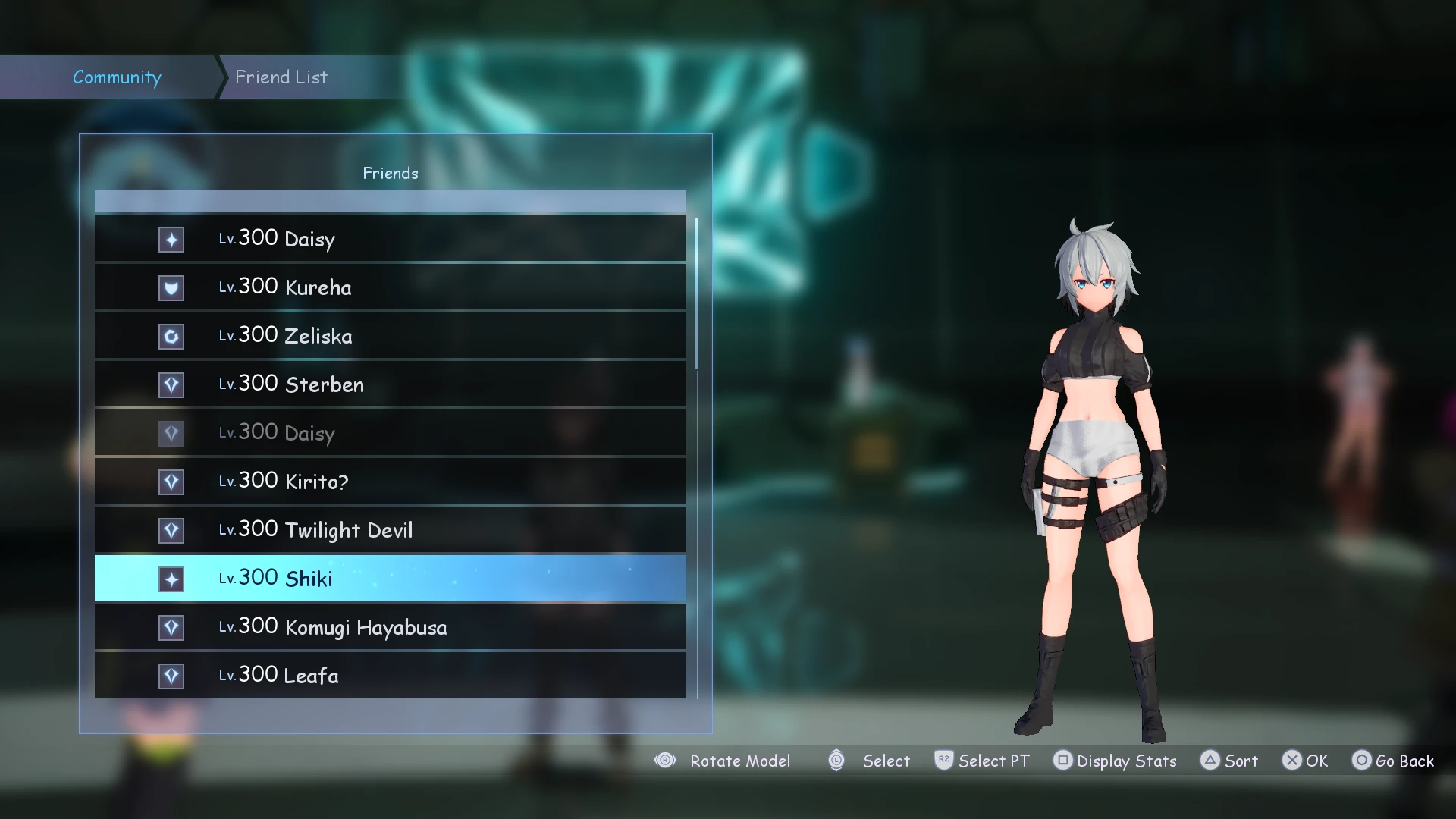
Task: Select the Kirito? friend entry
Action: coord(390,482)
